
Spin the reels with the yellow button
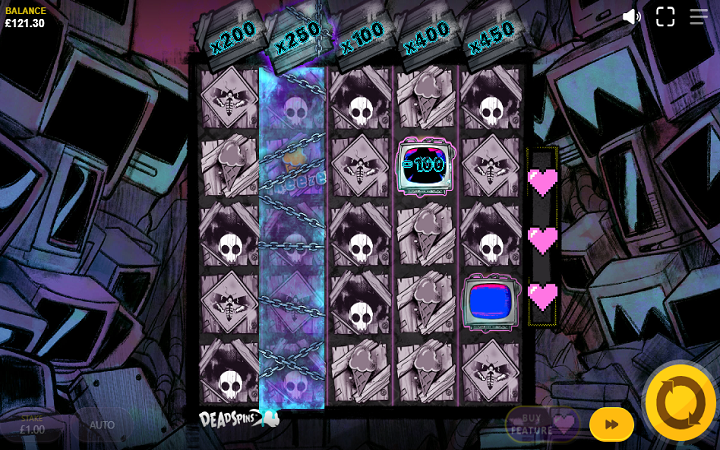click(x=680, y=402)
